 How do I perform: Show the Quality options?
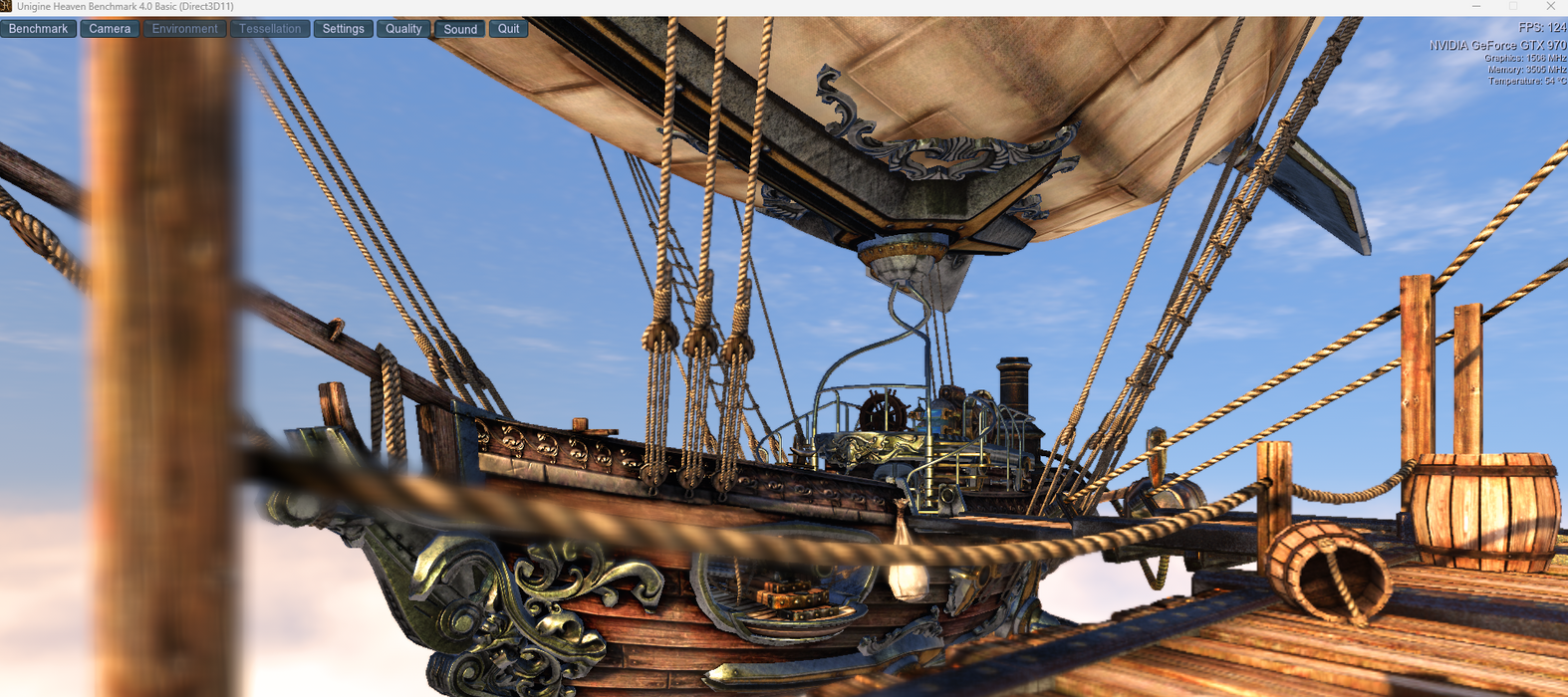(403, 29)
